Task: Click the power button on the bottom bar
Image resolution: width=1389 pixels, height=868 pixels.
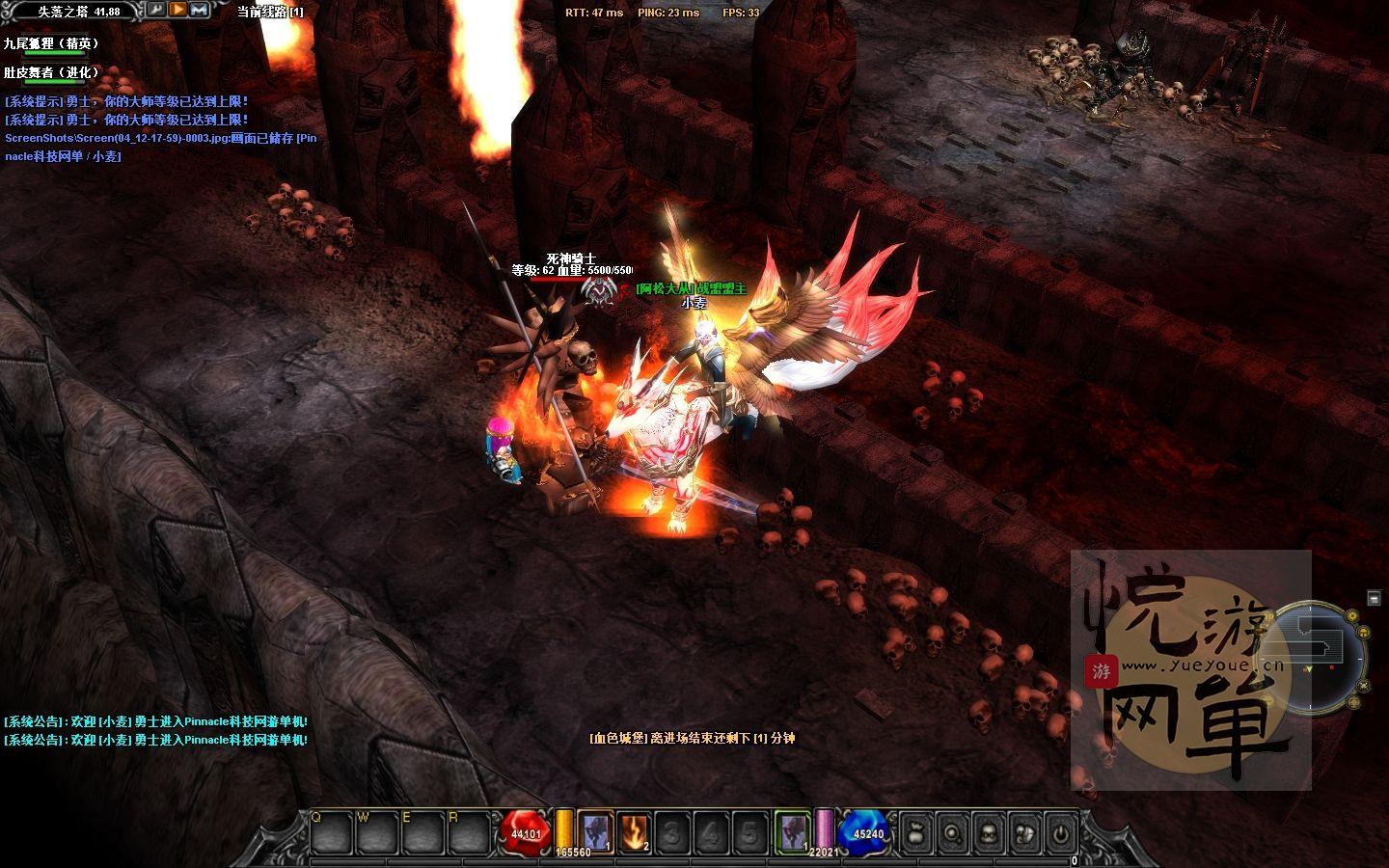Action: coord(1061,832)
